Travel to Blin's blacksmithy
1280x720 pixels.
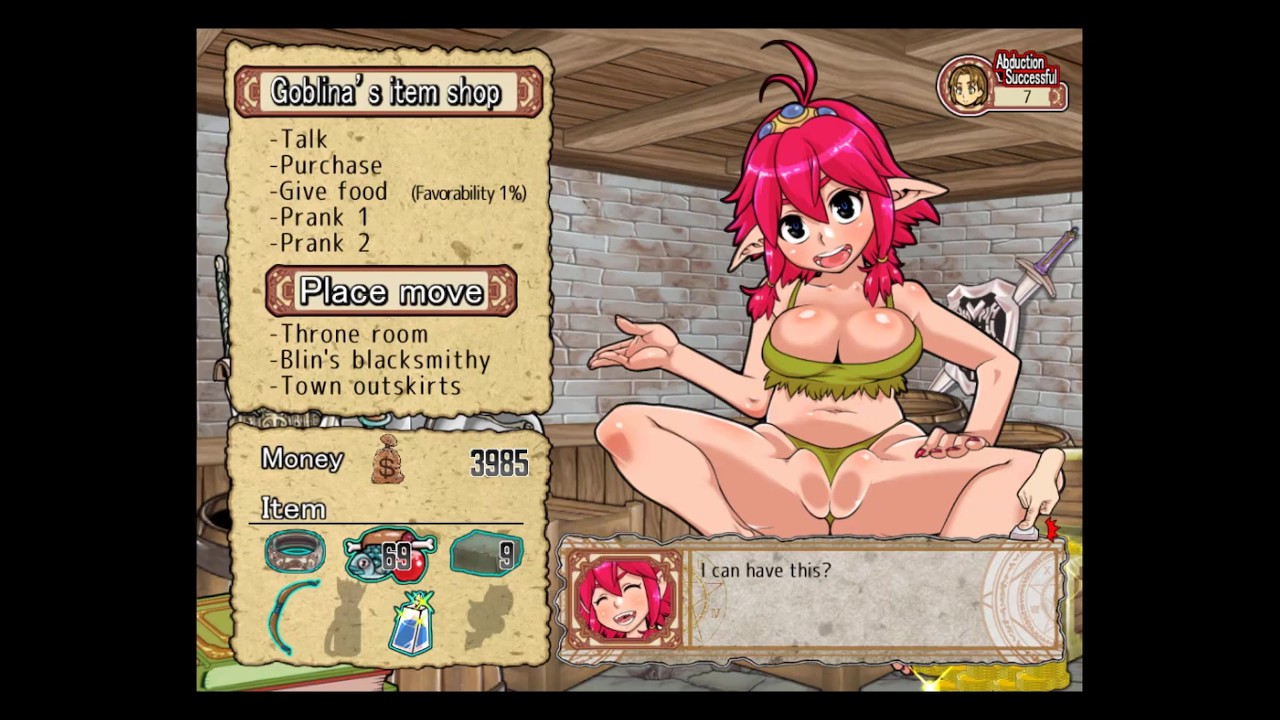coord(384,360)
